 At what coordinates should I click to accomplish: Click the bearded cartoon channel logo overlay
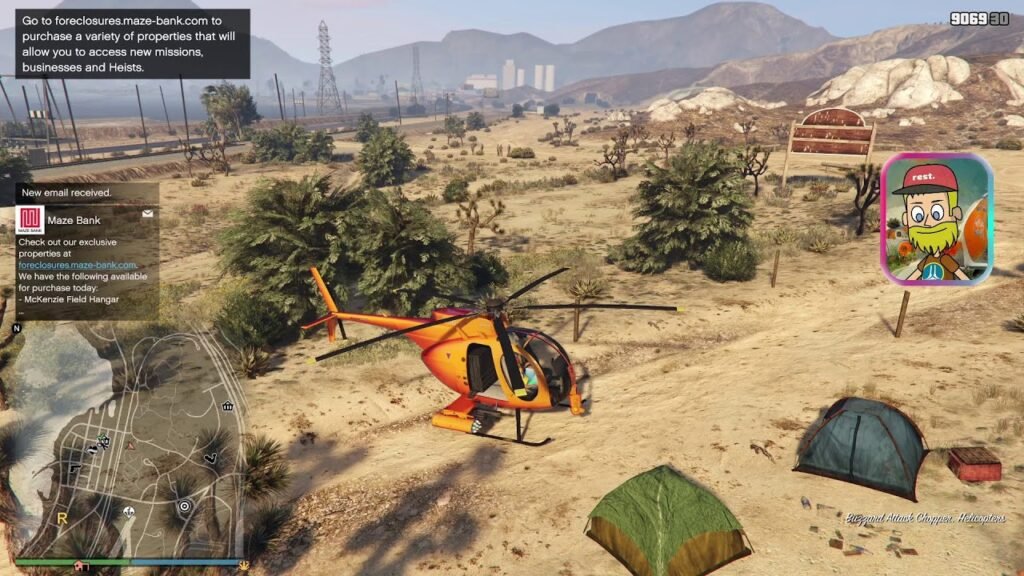coord(936,219)
